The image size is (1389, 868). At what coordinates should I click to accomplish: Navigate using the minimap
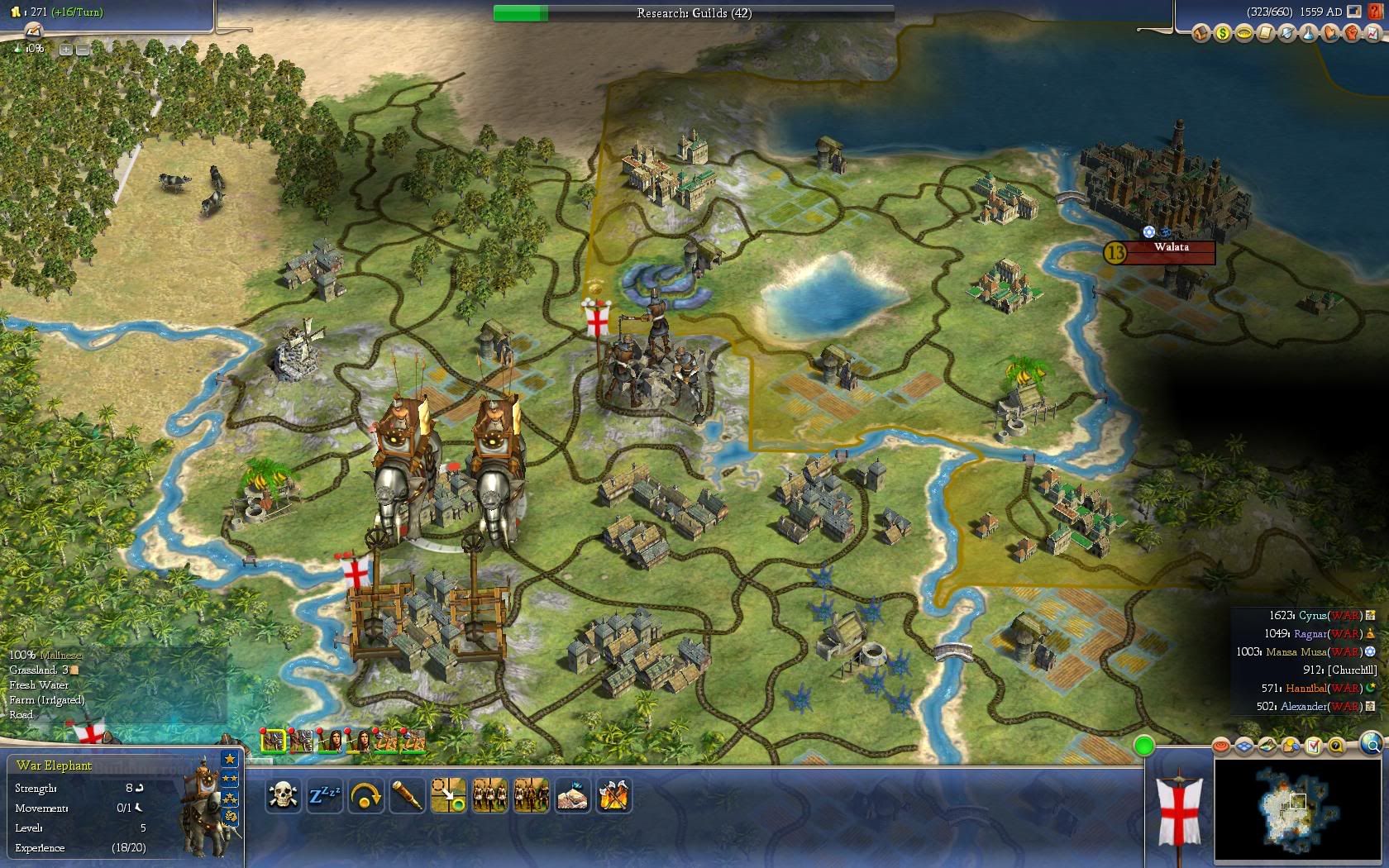point(1298,812)
